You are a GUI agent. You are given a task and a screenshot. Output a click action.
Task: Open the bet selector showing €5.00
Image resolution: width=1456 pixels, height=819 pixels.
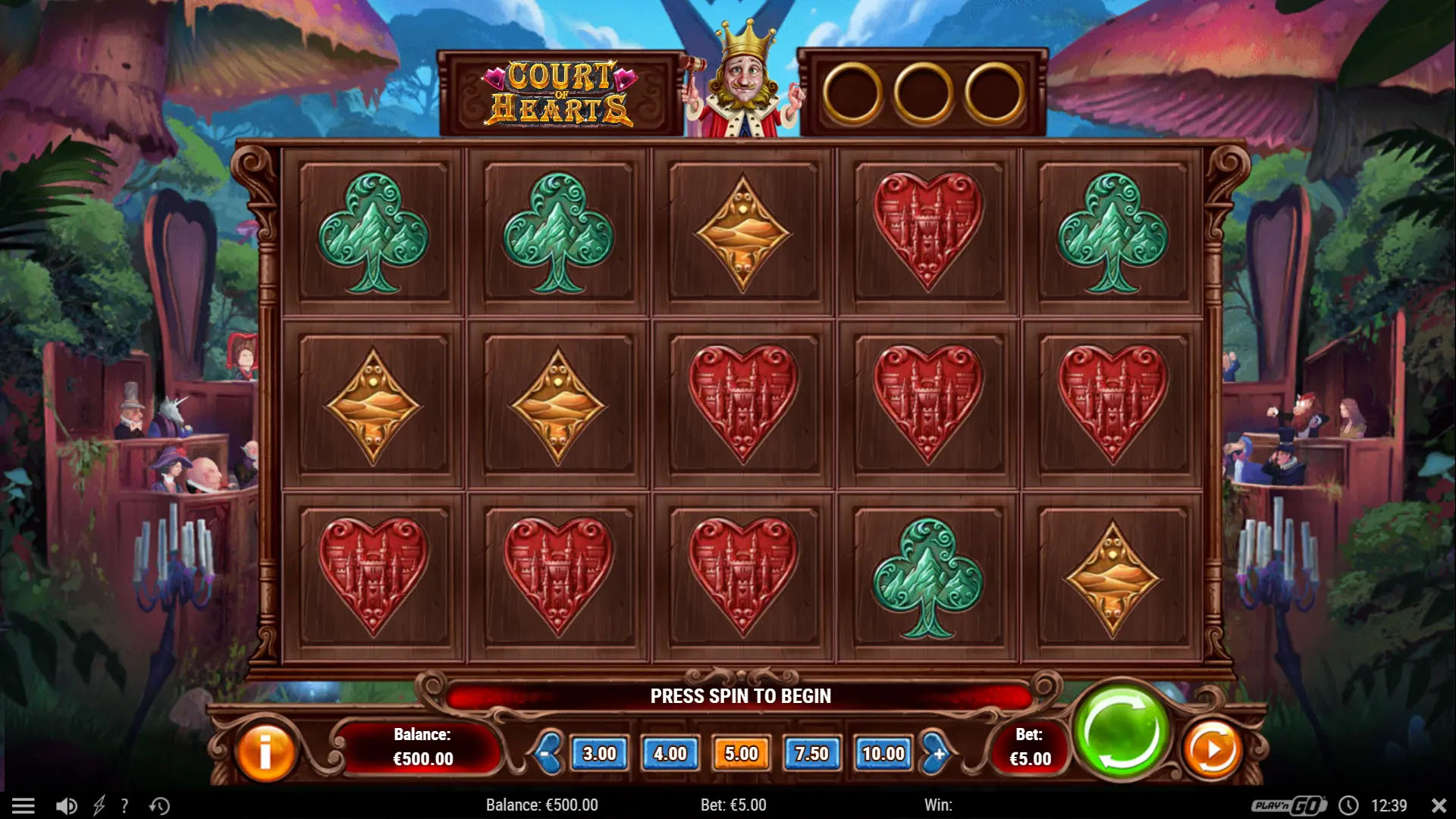[1030, 747]
